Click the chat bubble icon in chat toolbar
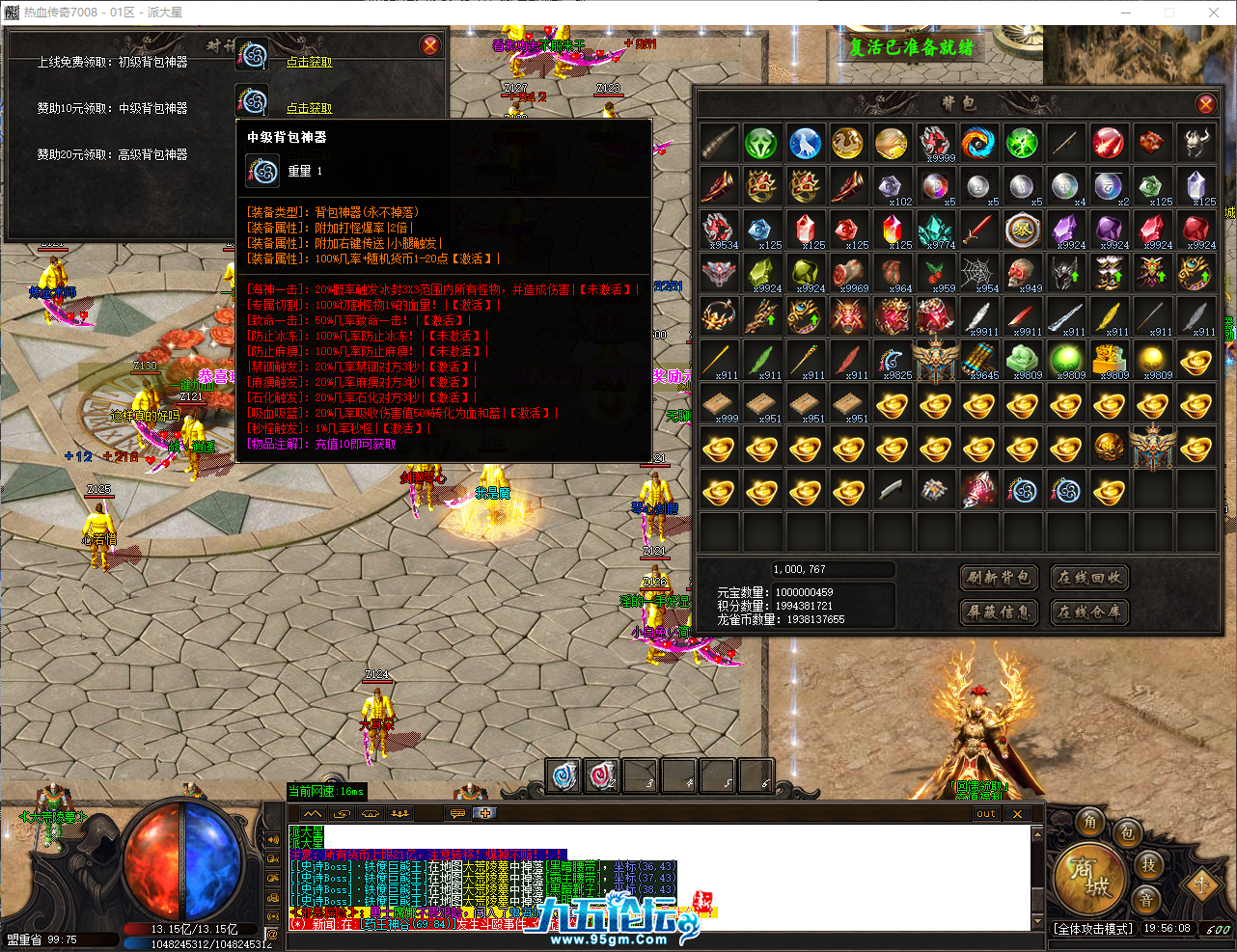 tap(456, 813)
